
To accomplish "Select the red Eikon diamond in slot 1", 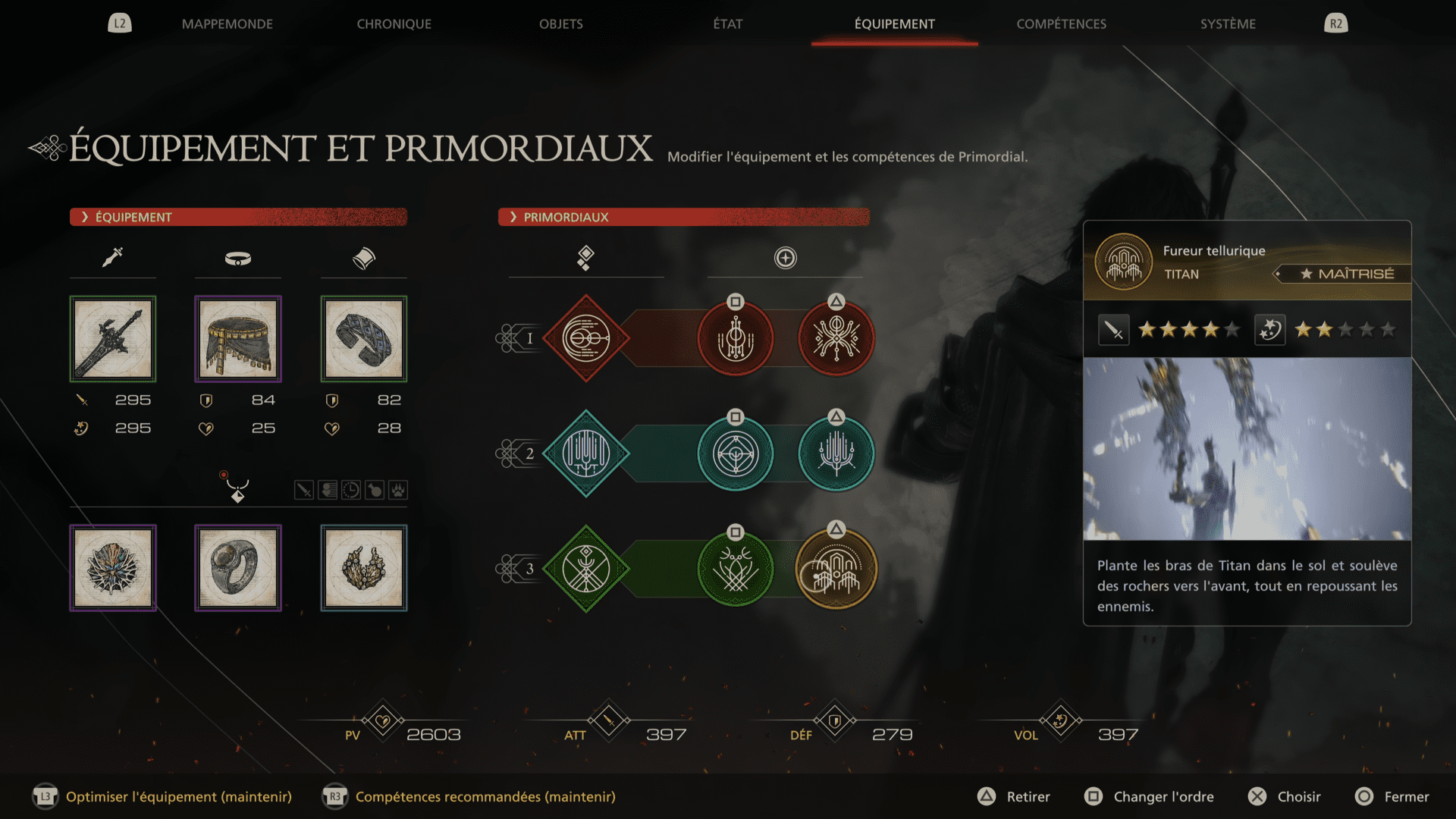I will (586, 338).
